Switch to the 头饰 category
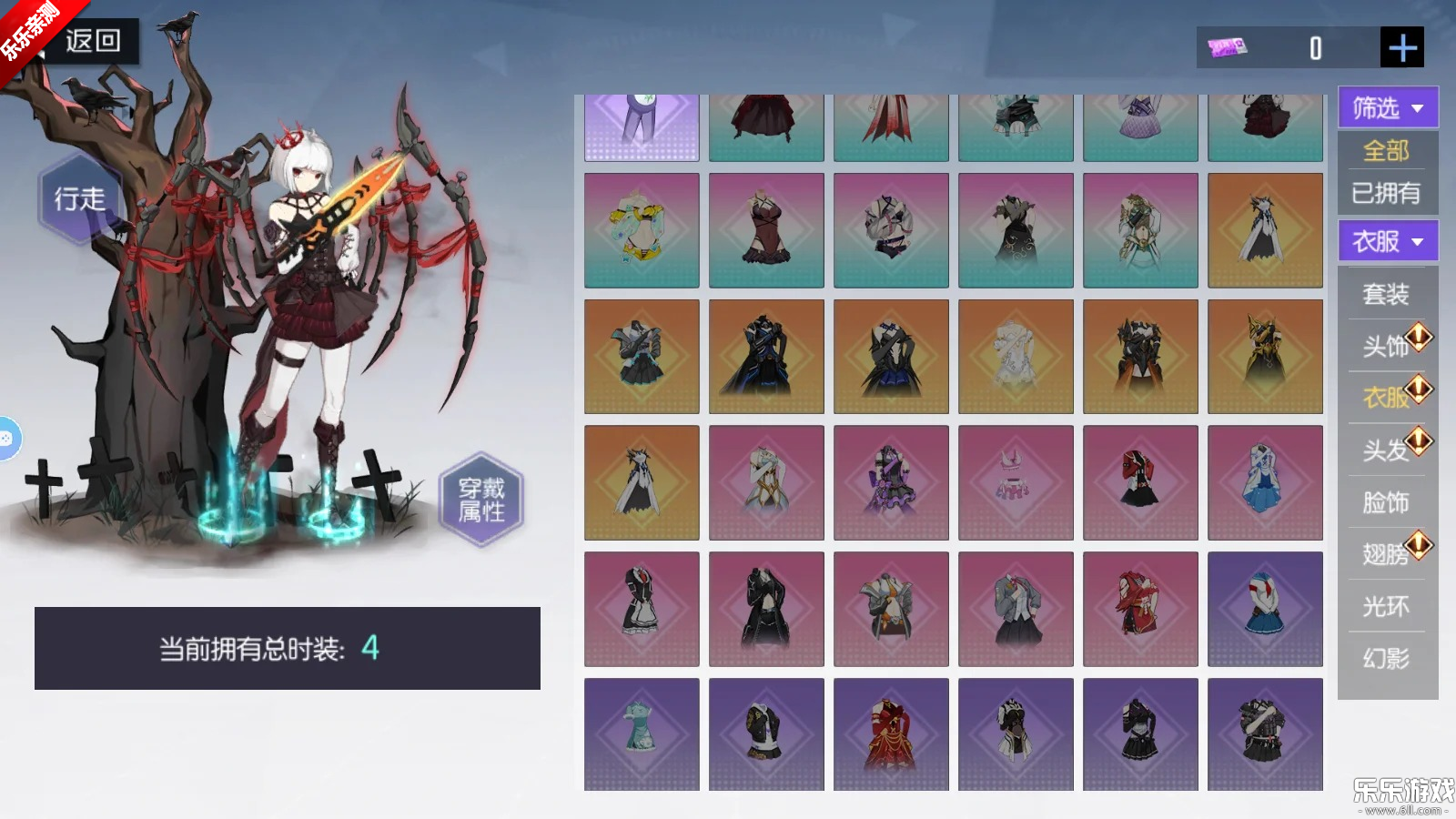The width and height of the screenshot is (1456, 819). point(1385,346)
